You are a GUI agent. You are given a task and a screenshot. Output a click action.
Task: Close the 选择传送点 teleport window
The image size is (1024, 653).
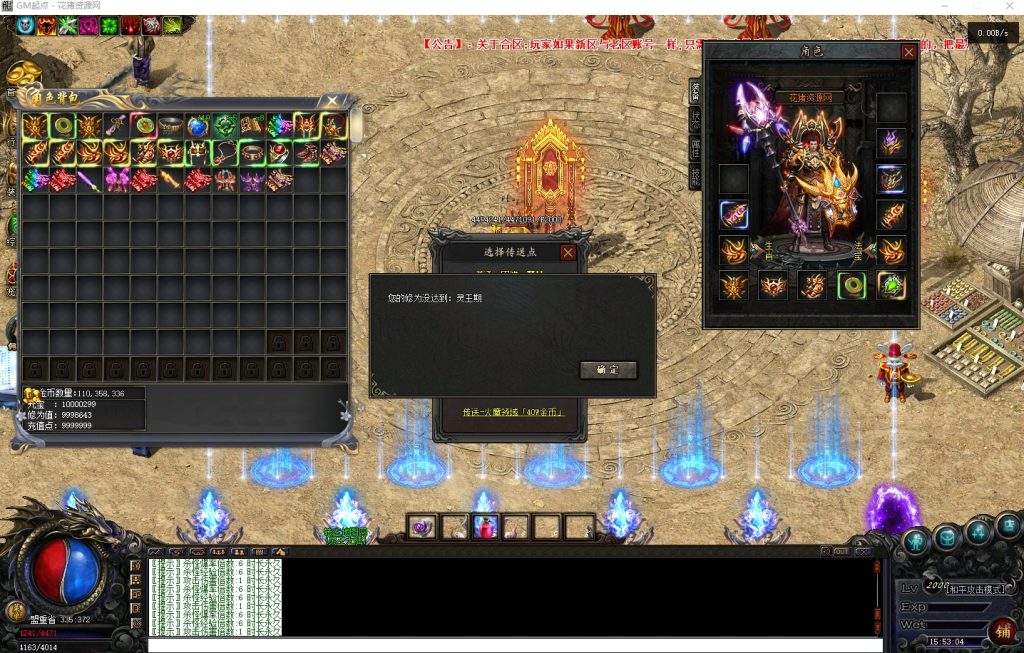[568, 253]
